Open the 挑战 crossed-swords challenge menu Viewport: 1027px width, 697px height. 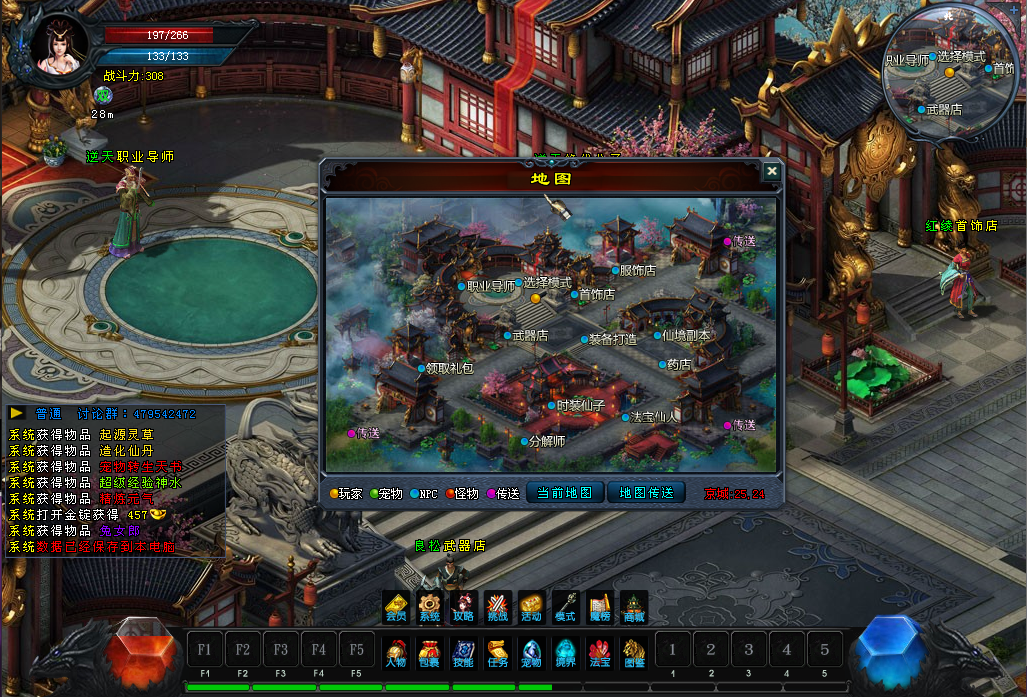(498, 605)
